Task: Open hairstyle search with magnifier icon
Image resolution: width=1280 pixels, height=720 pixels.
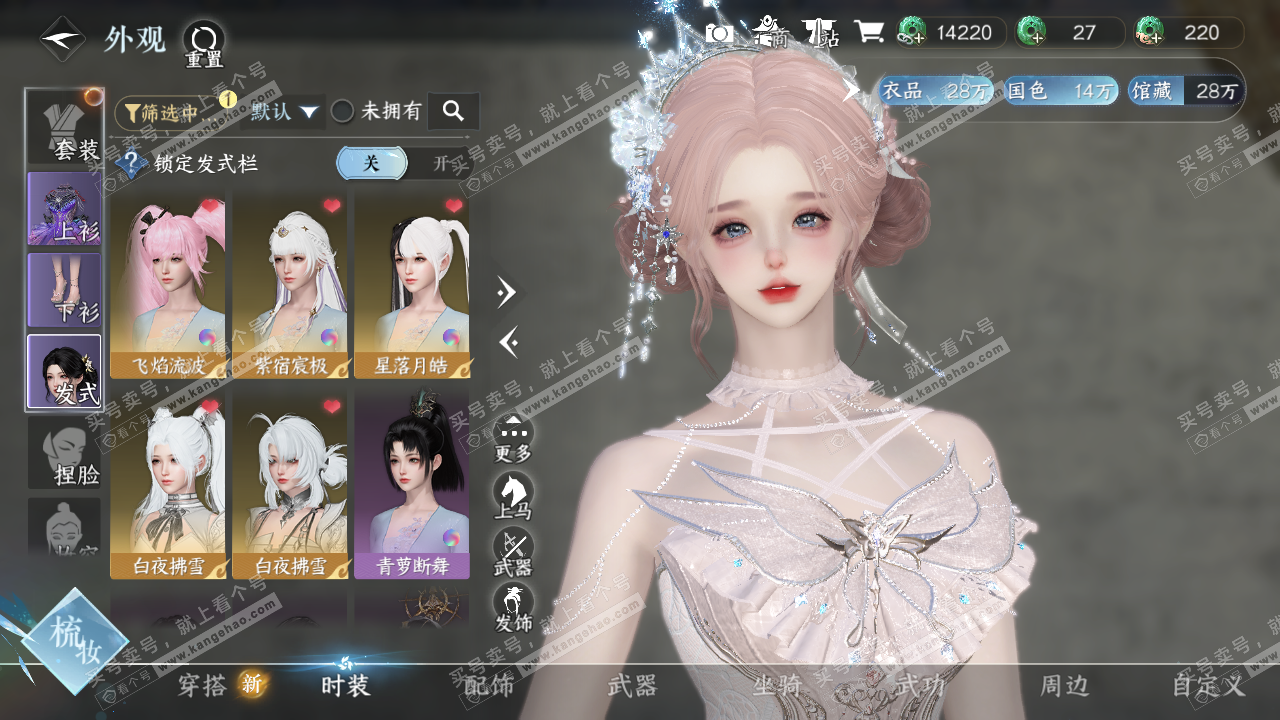Action: click(453, 111)
